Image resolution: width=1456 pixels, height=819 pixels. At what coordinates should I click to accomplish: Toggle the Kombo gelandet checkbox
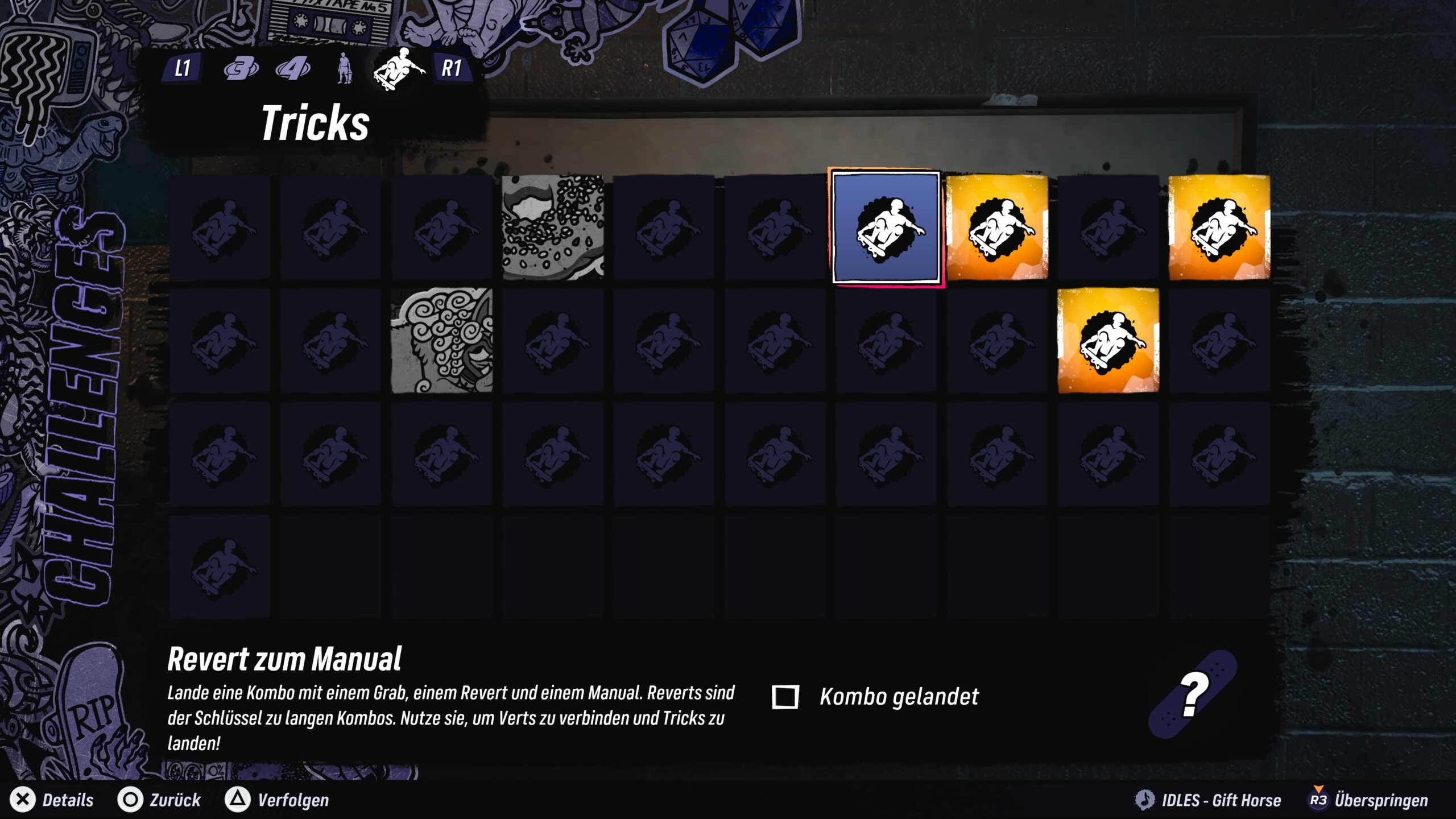tap(785, 697)
